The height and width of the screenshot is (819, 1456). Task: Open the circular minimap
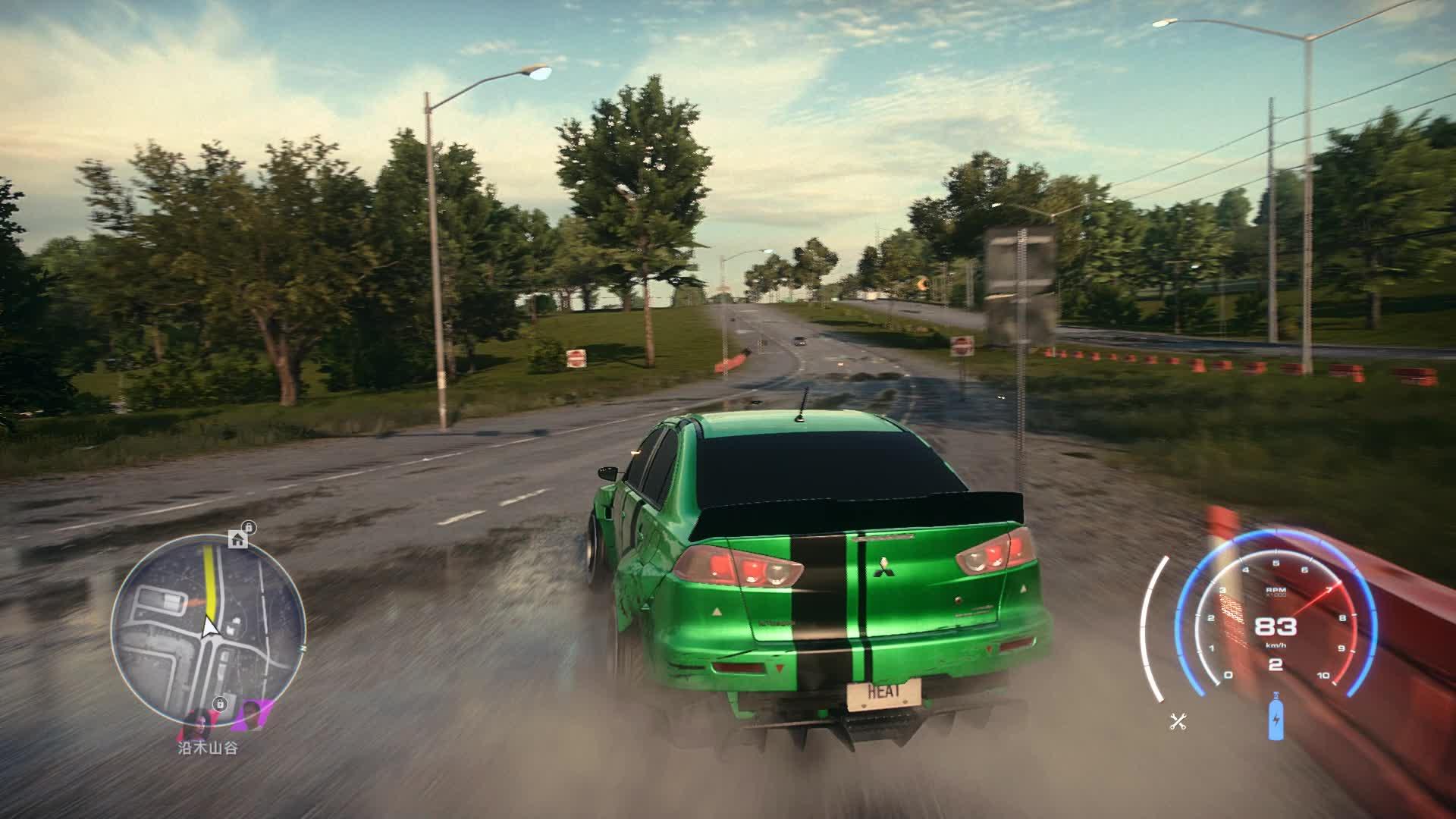(209, 629)
